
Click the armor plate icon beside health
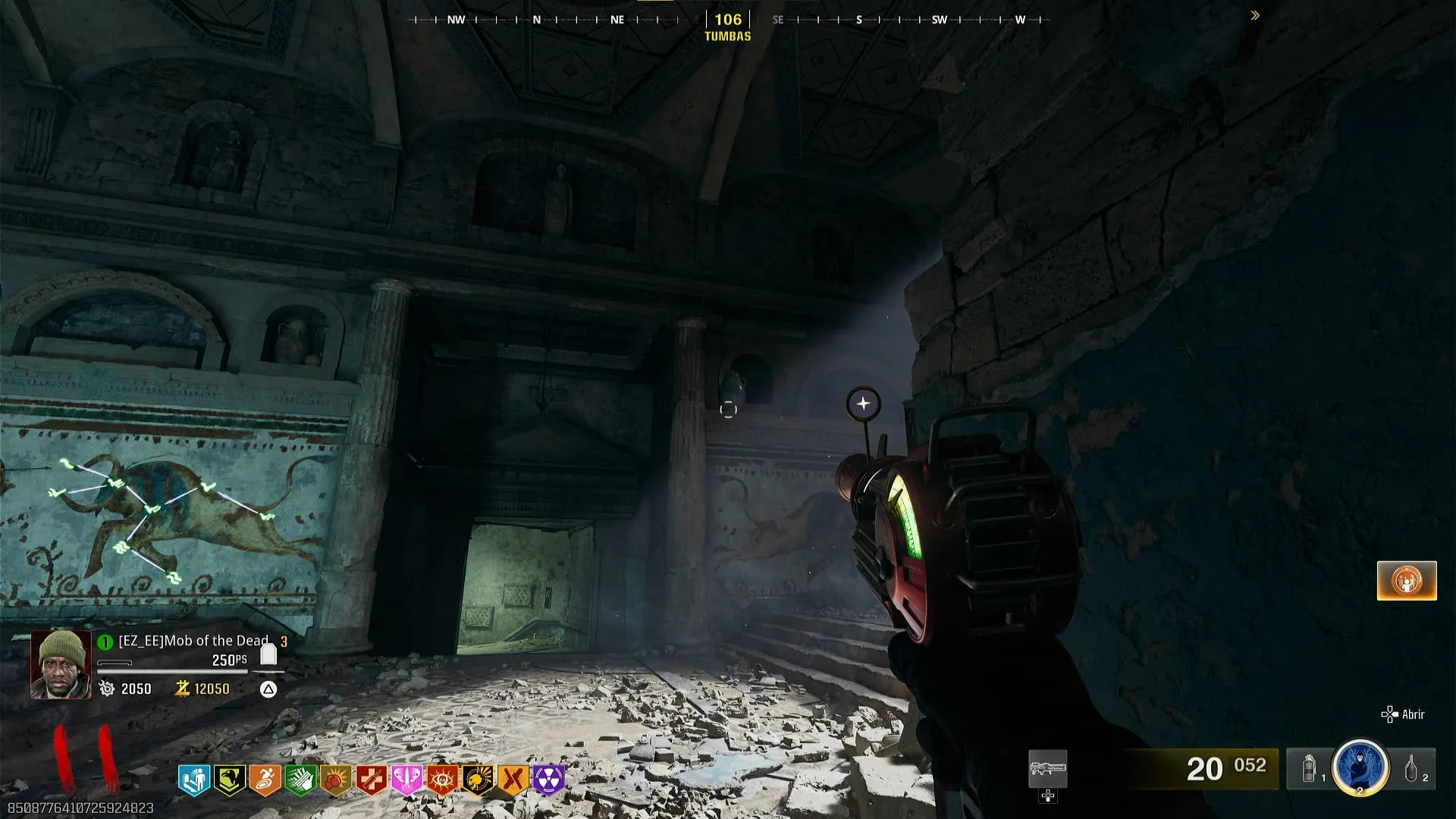tap(268, 654)
